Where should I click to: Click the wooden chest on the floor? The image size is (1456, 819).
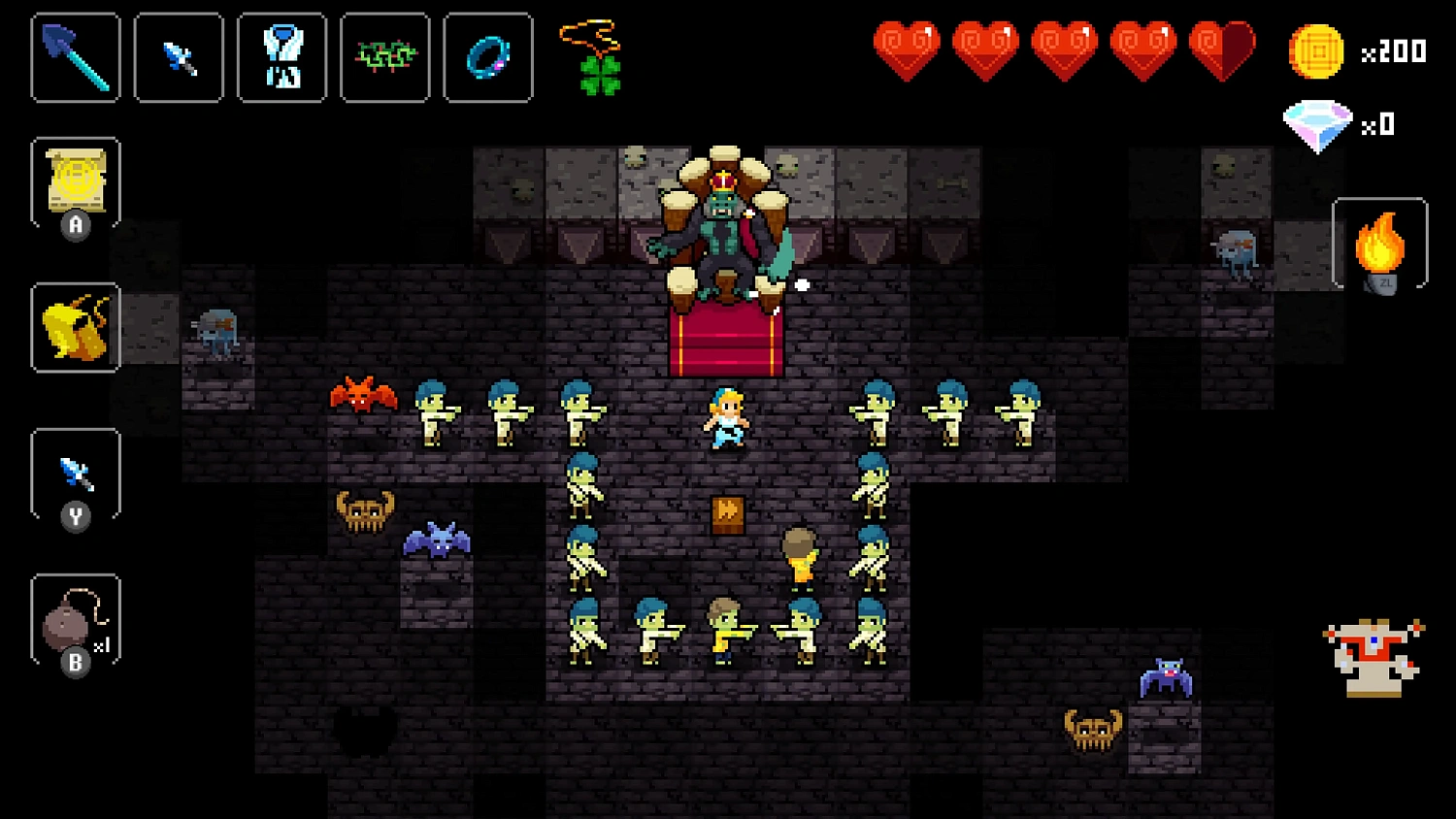click(x=726, y=514)
